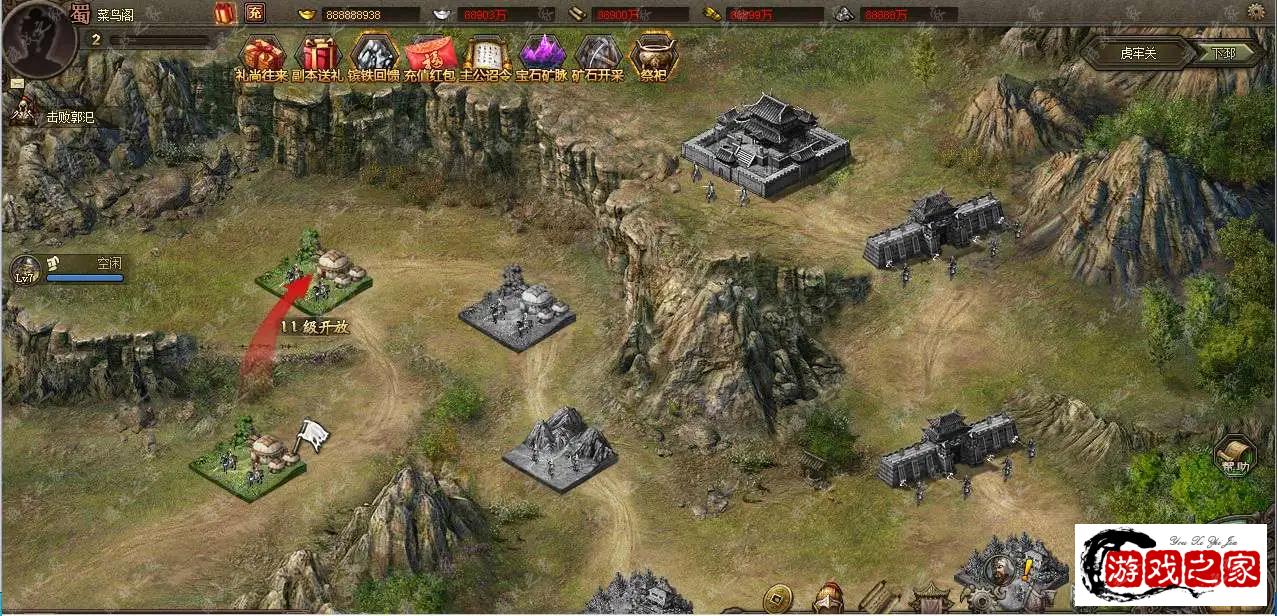Open the 礼尚往来 gift event
The height and width of the screenshot is (616, 1277).
(263, 55)
